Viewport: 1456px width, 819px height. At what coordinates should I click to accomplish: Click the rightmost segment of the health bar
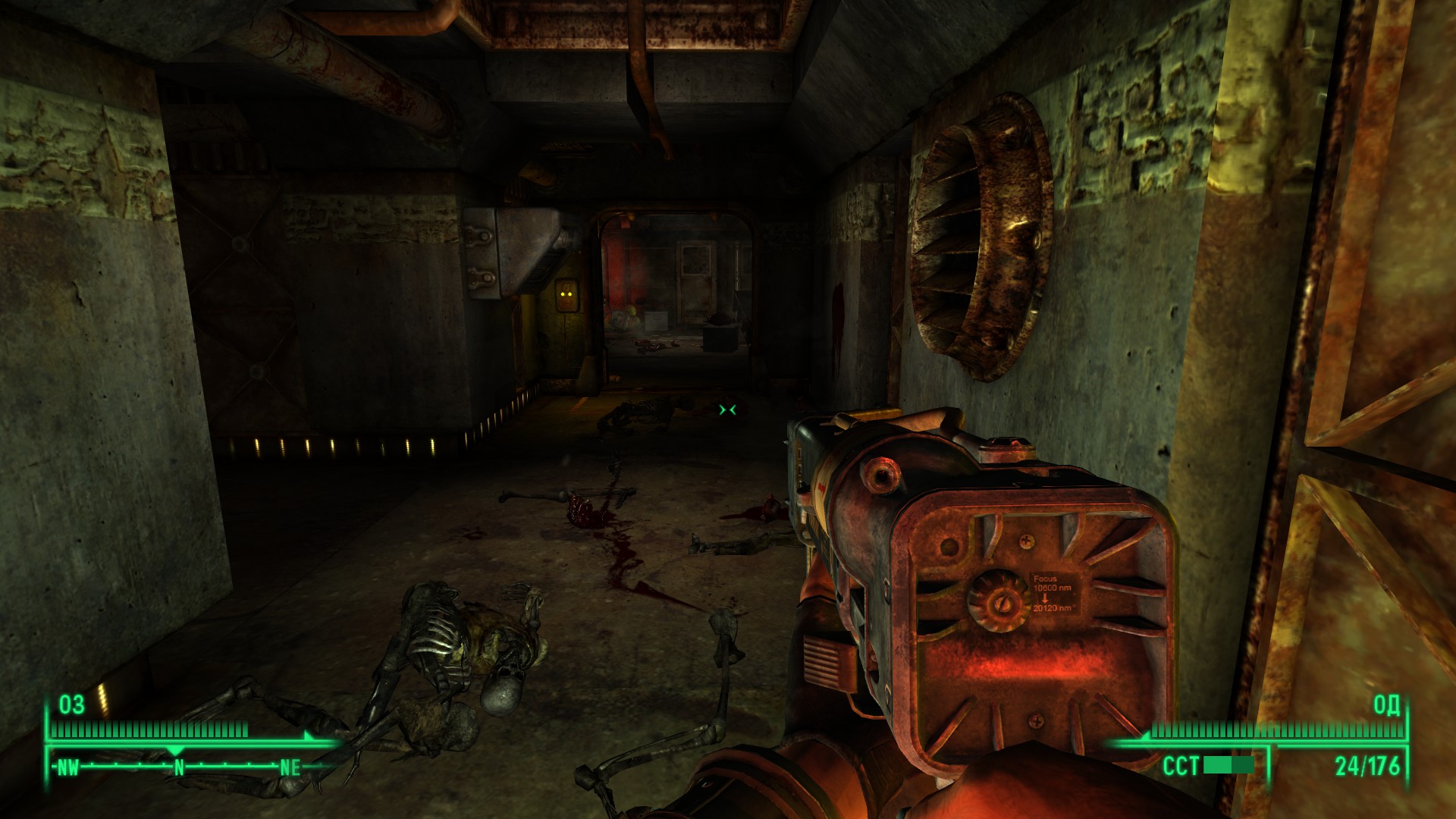point(245,730)
